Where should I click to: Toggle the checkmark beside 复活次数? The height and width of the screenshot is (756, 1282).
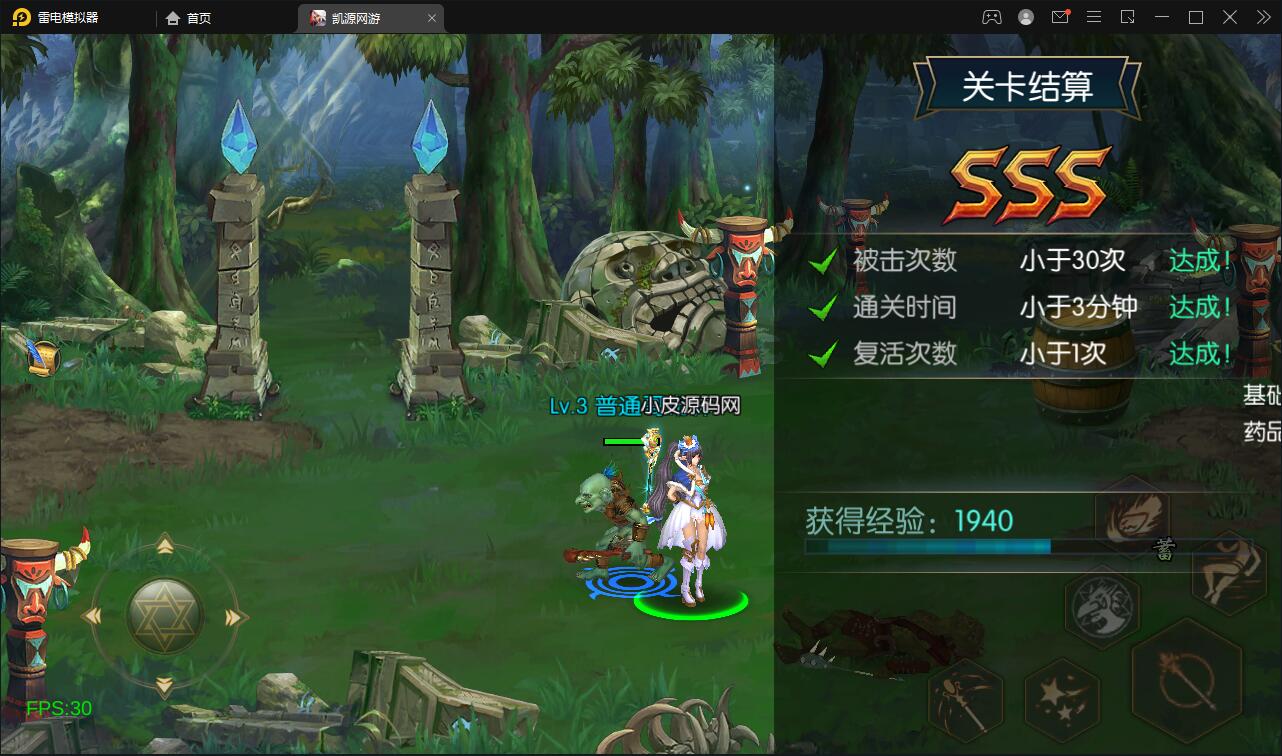click(824, 352)
